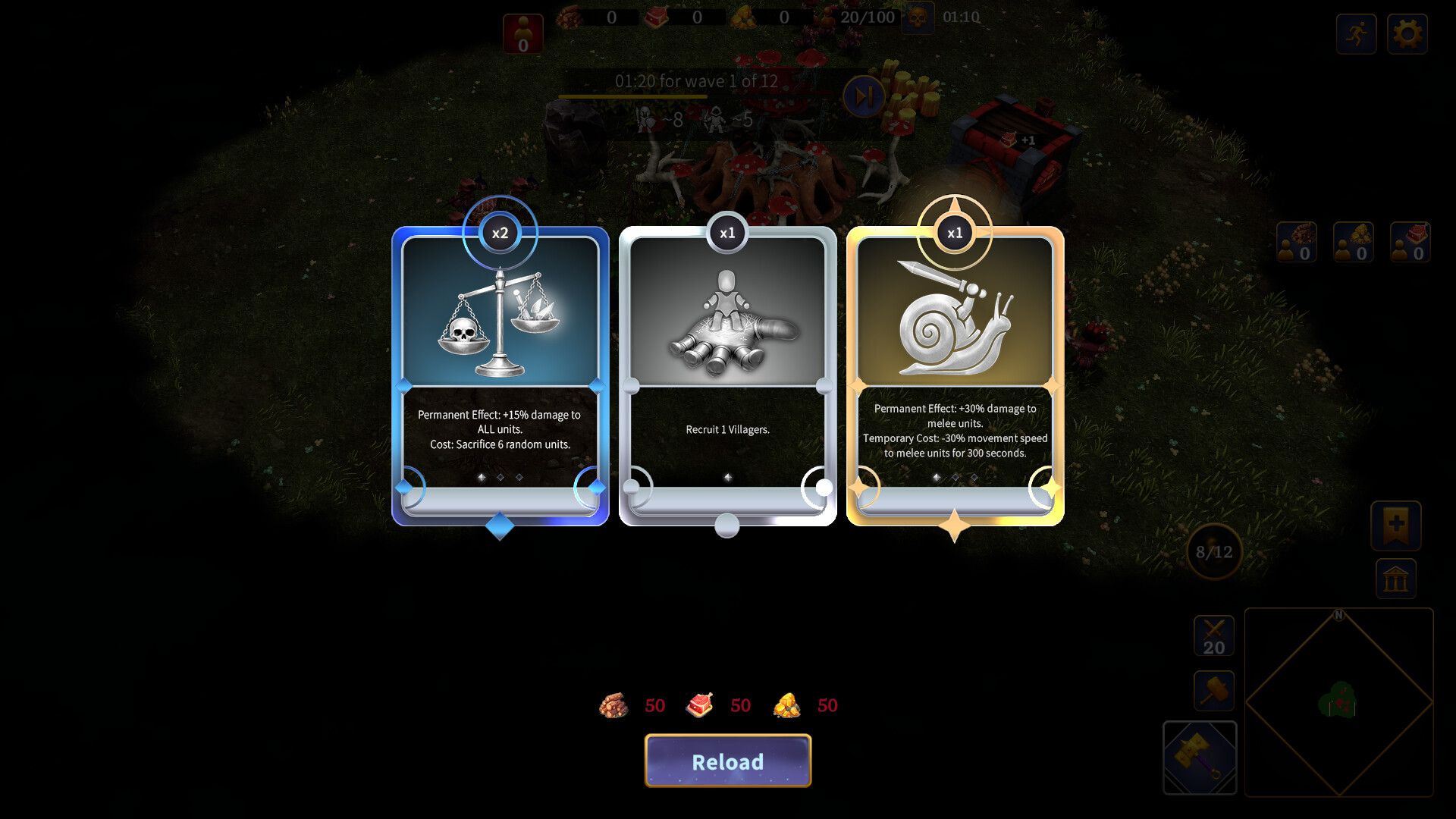Click the skull kill counter icon
1456x819 pixels.
[x=917, y=18]
